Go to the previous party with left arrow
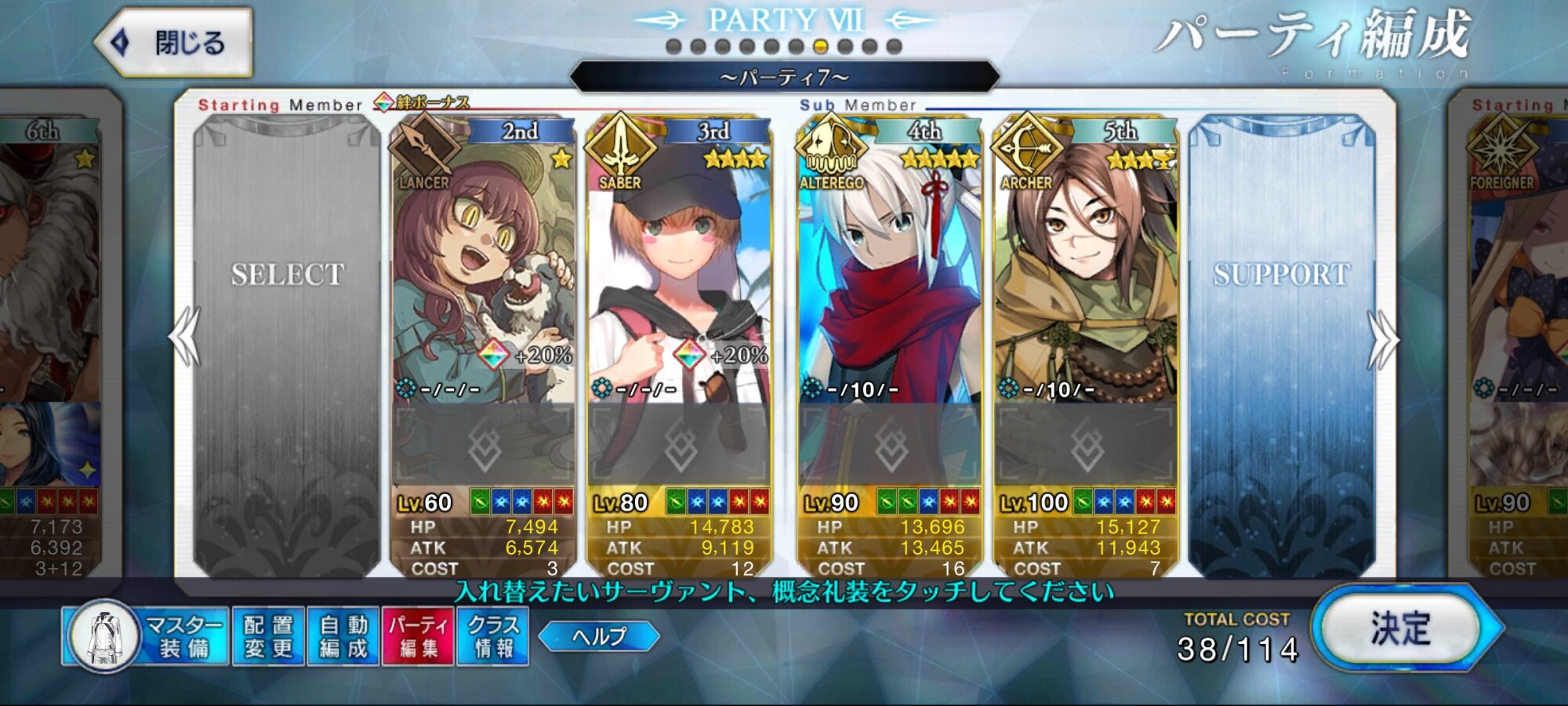Image resolution: width=1568 pixels, height=706 pixels. point(185,337)
